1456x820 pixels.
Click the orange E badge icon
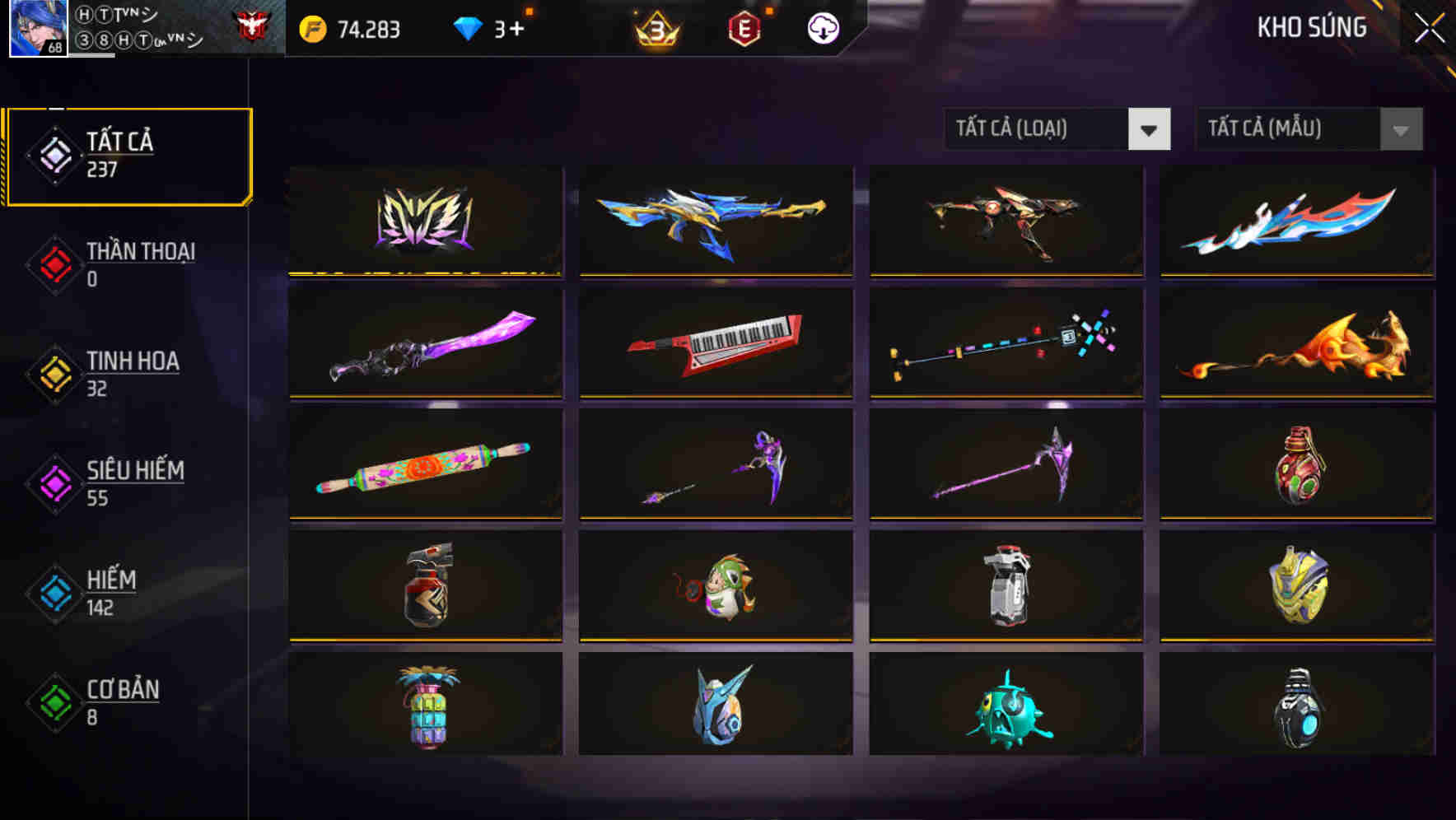[744, 30]
